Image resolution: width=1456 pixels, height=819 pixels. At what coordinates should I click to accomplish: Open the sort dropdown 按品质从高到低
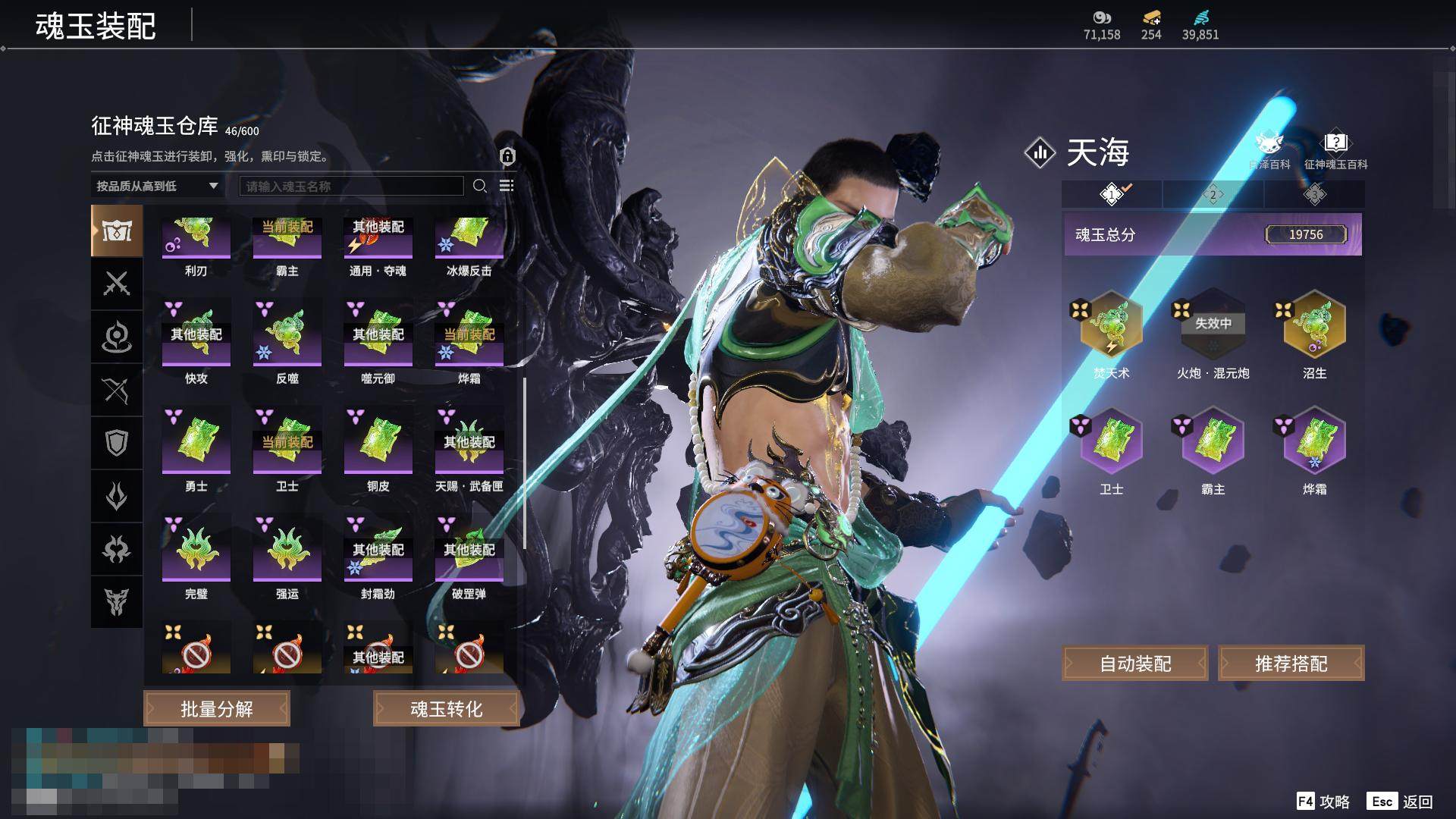pos(157,186)
